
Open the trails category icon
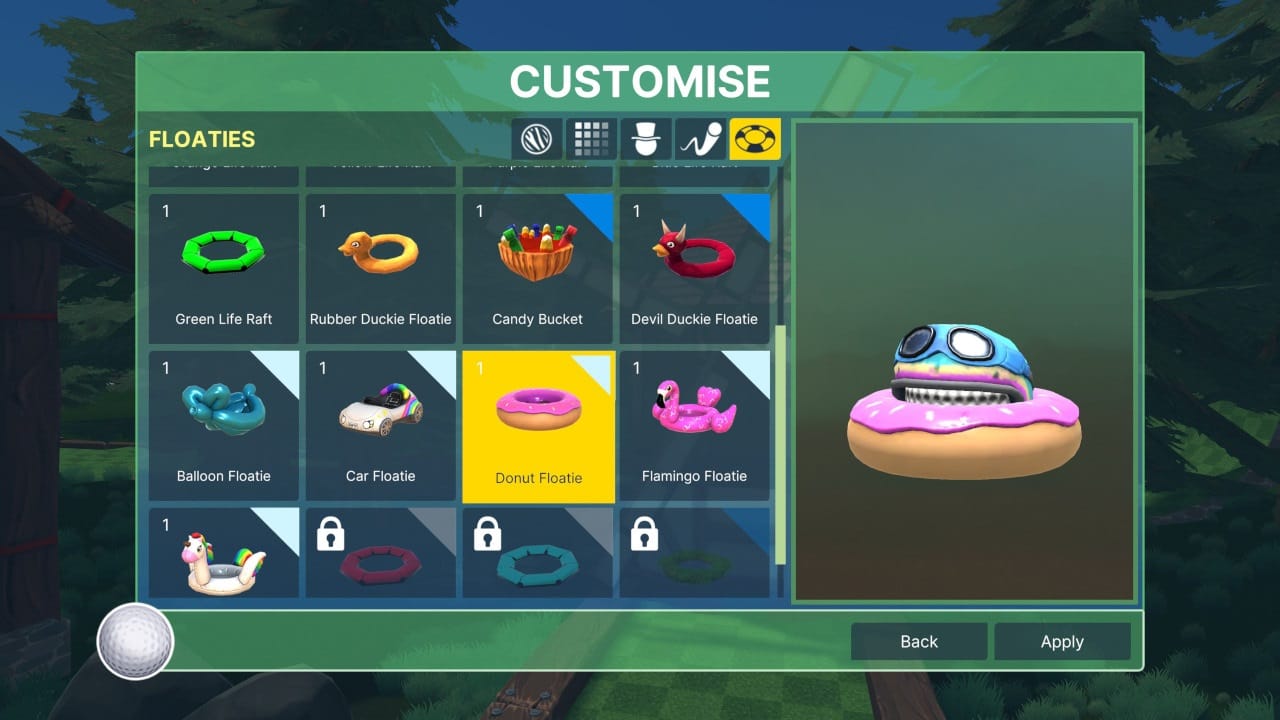point(700,139)
